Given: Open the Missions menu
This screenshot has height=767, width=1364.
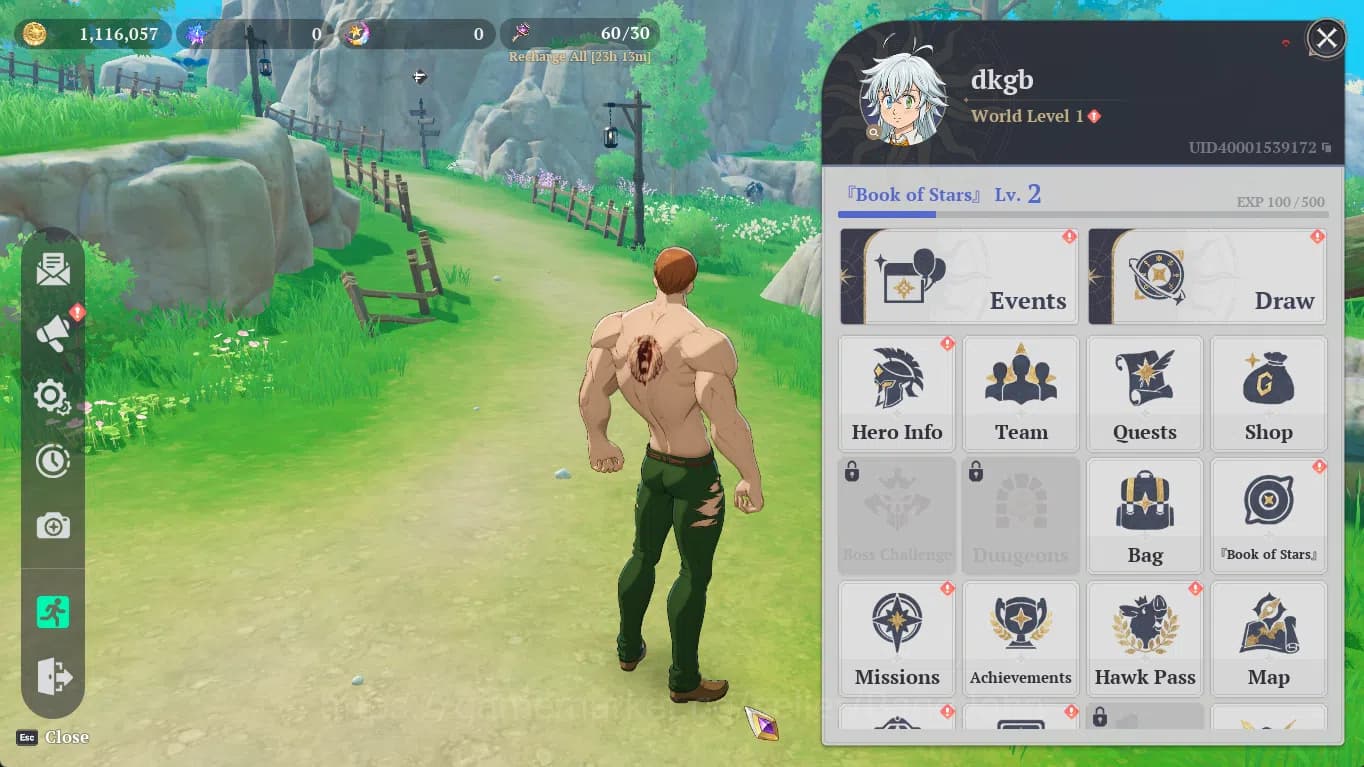Looking at the screenshot, I should 897,639.
